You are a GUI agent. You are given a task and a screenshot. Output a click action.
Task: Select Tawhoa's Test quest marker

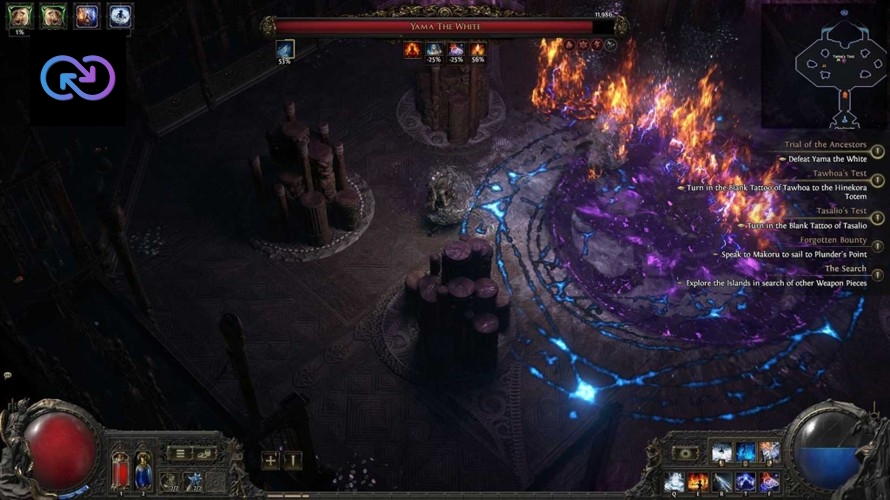[x=877, y=180]
